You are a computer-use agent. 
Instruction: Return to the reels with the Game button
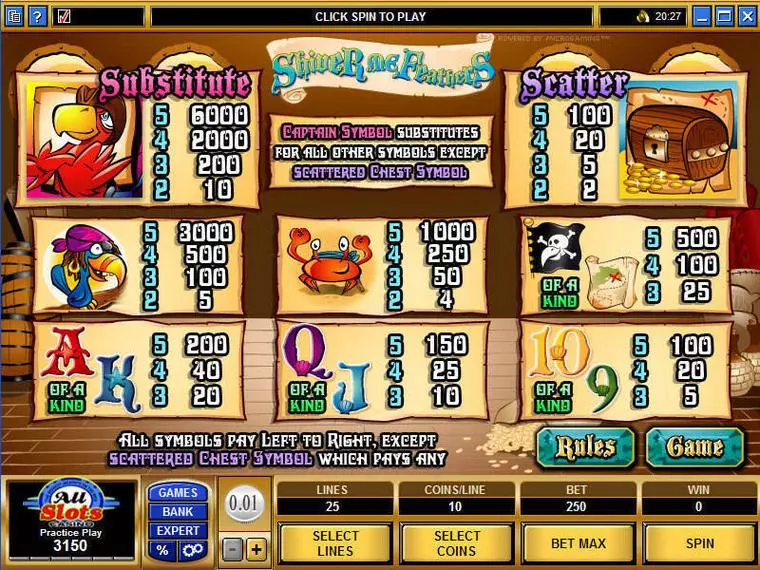(694, 446)
